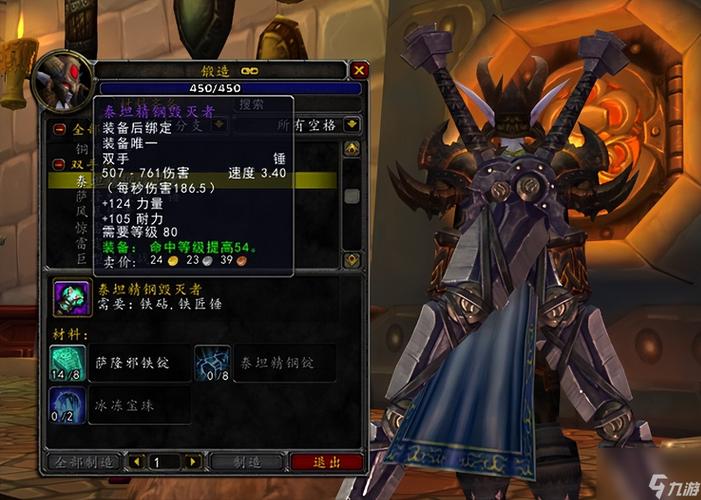This screenshot has width=701, height=500.
Task: Select the 冰冻宝珠 material icon
Action: pyautogui.click(x=68, y=405)
